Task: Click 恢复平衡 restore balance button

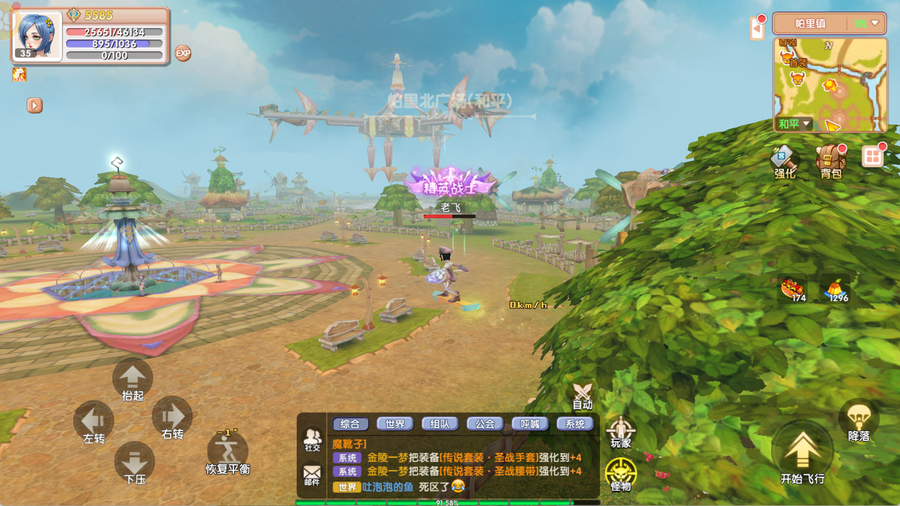Action: [228, 452]
